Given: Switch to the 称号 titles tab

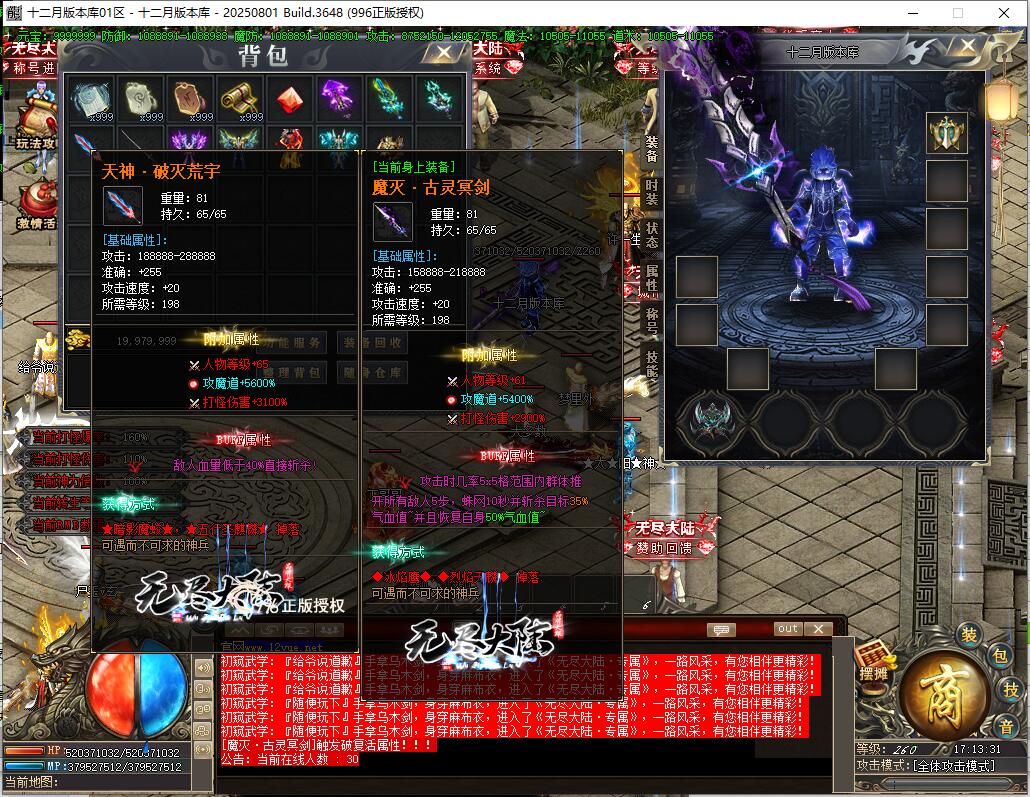Looking at the screenshot, I should [652, 320].
